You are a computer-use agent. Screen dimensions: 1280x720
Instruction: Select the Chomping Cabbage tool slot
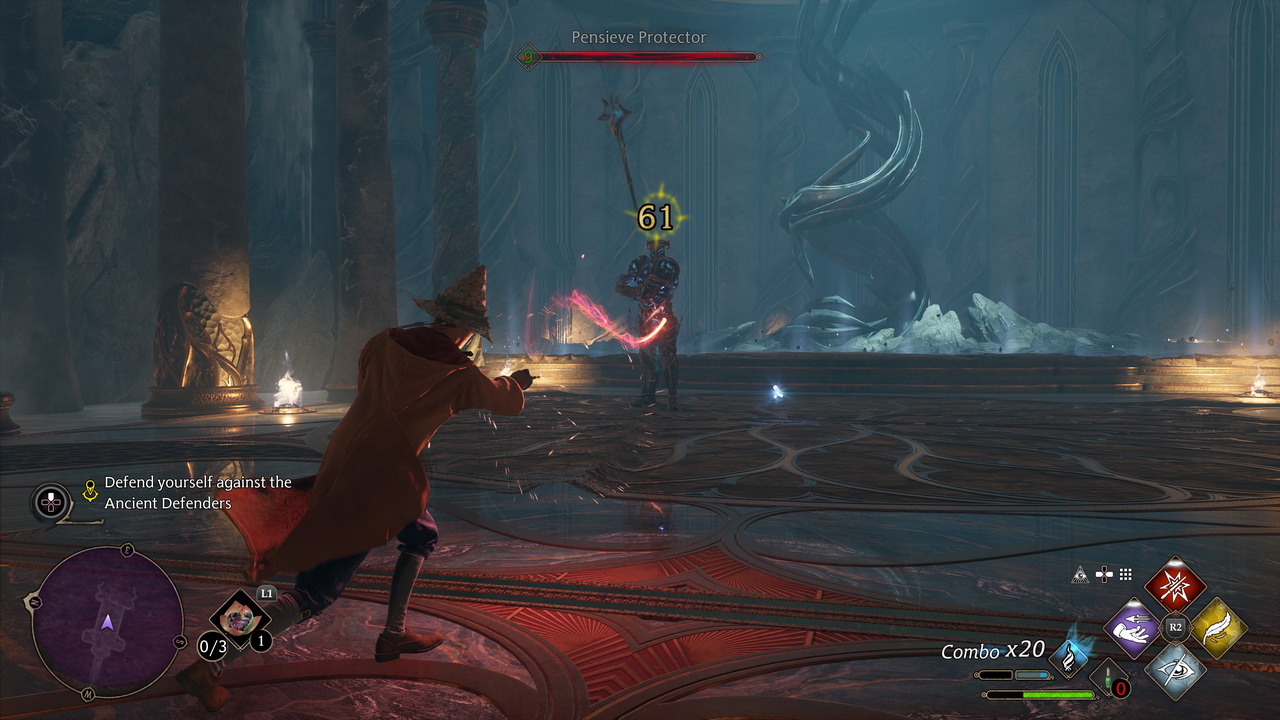pyautogui.click(x=240, y=619)
